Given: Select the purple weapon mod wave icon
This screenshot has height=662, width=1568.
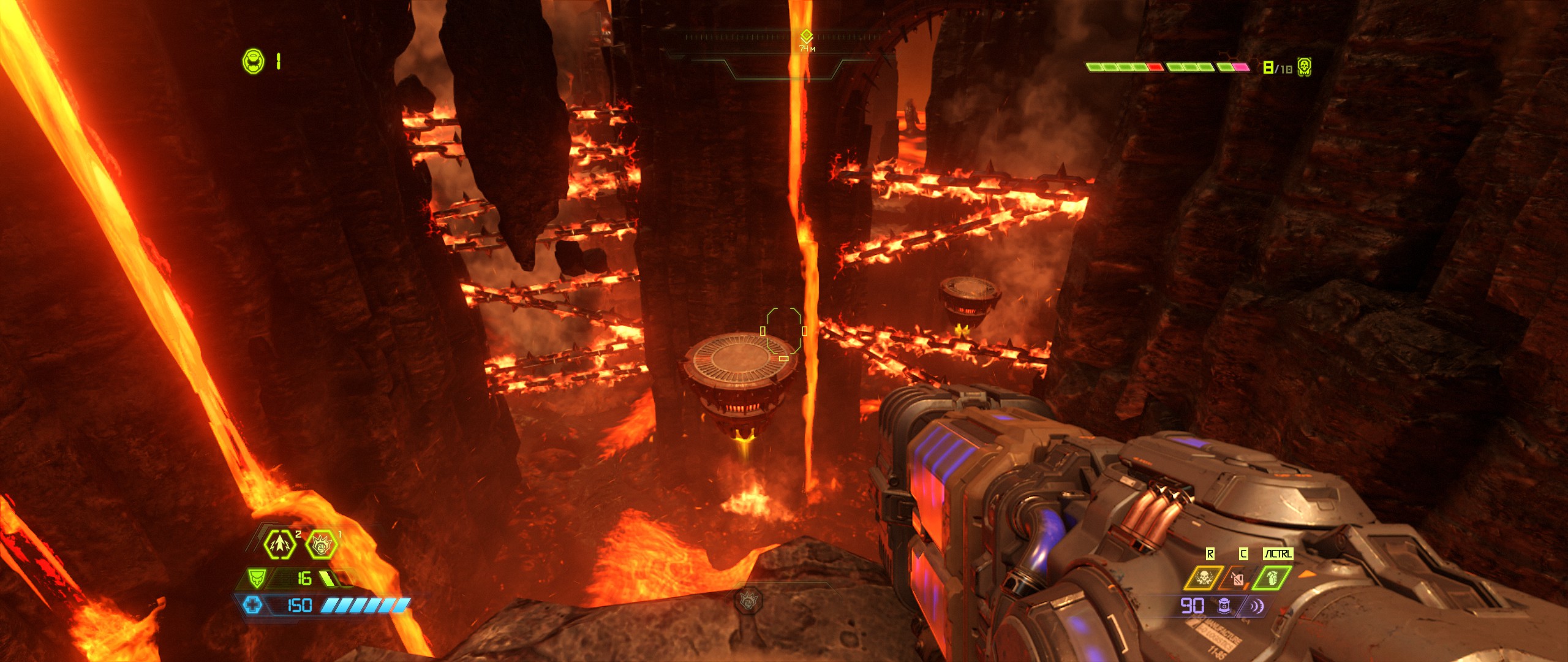Looking at the screenshot, I should (x=1255, y=606).
